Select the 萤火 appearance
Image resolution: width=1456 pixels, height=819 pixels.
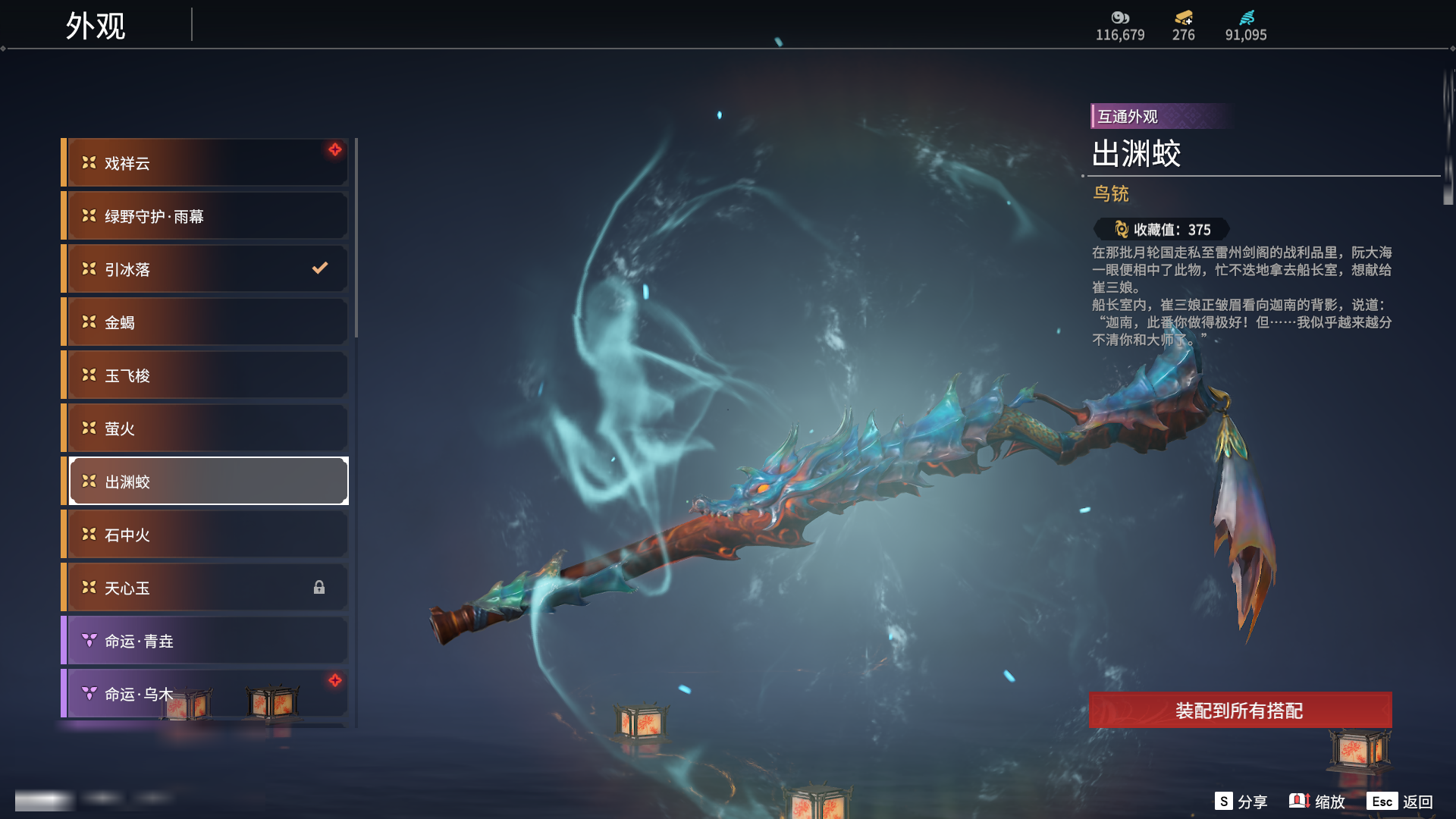tap(206, 428)
